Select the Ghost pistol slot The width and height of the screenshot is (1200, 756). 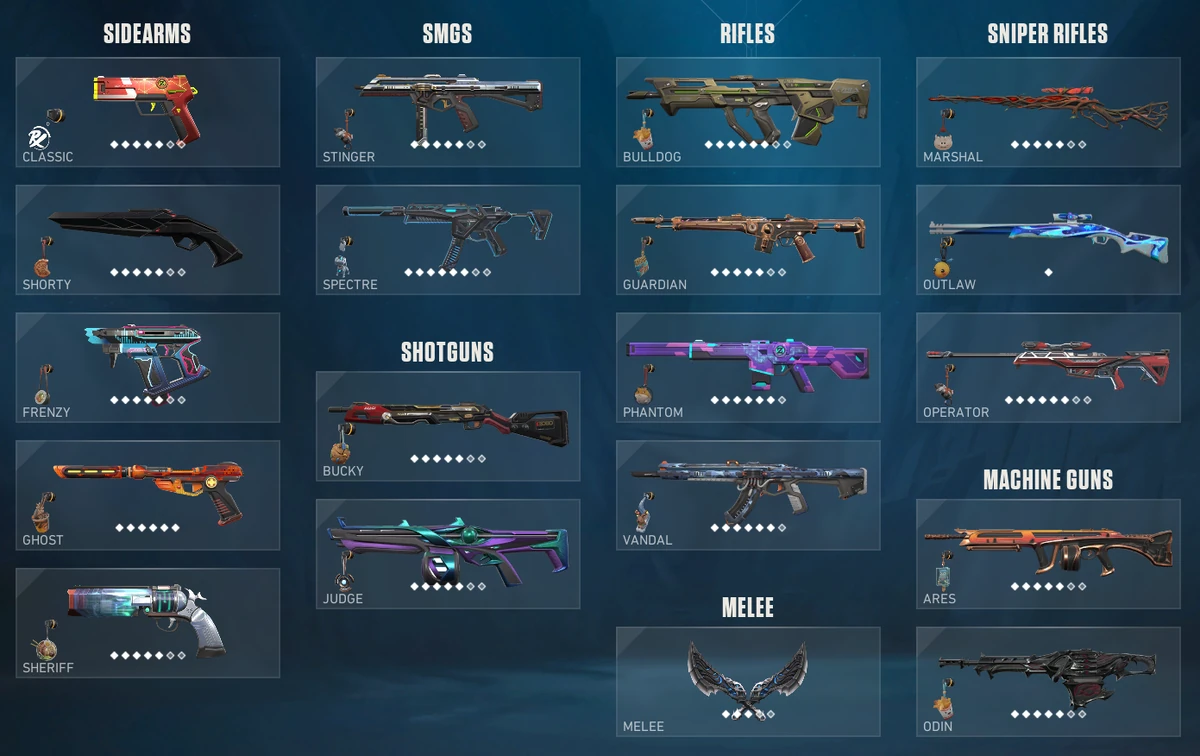coord(147,495)
